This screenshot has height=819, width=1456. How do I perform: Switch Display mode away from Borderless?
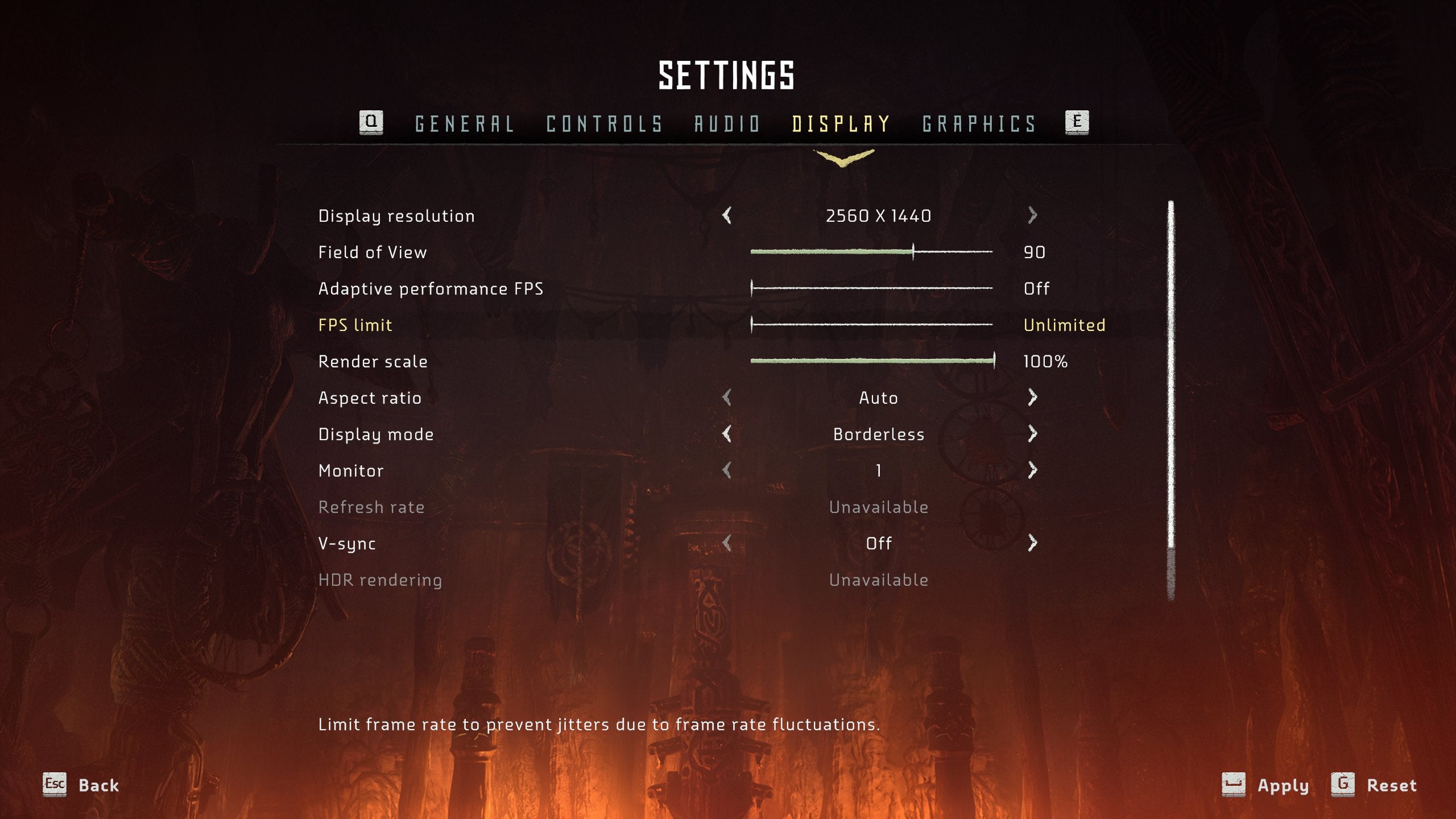point(1032,434)
